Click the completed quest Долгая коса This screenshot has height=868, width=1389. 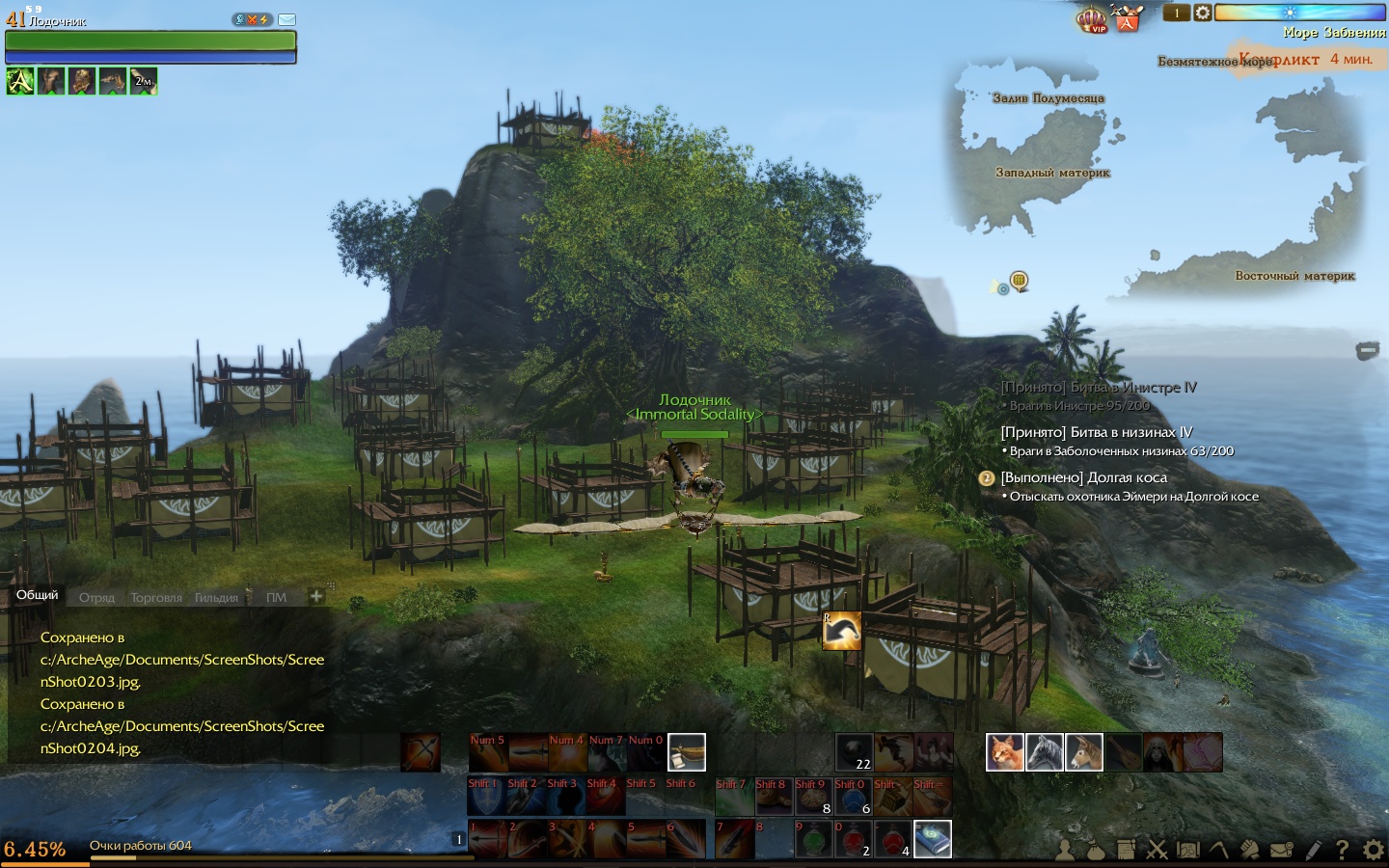pyautogui.click(x=1083, y=477)
